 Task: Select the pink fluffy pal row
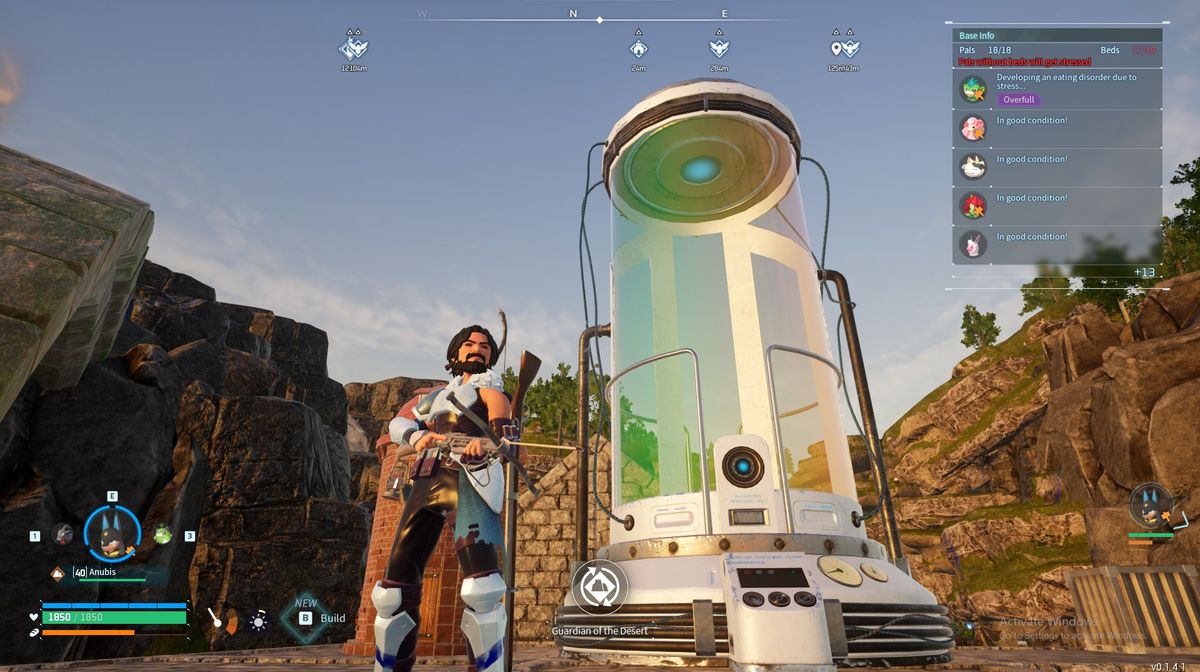tap(1057, 128)
